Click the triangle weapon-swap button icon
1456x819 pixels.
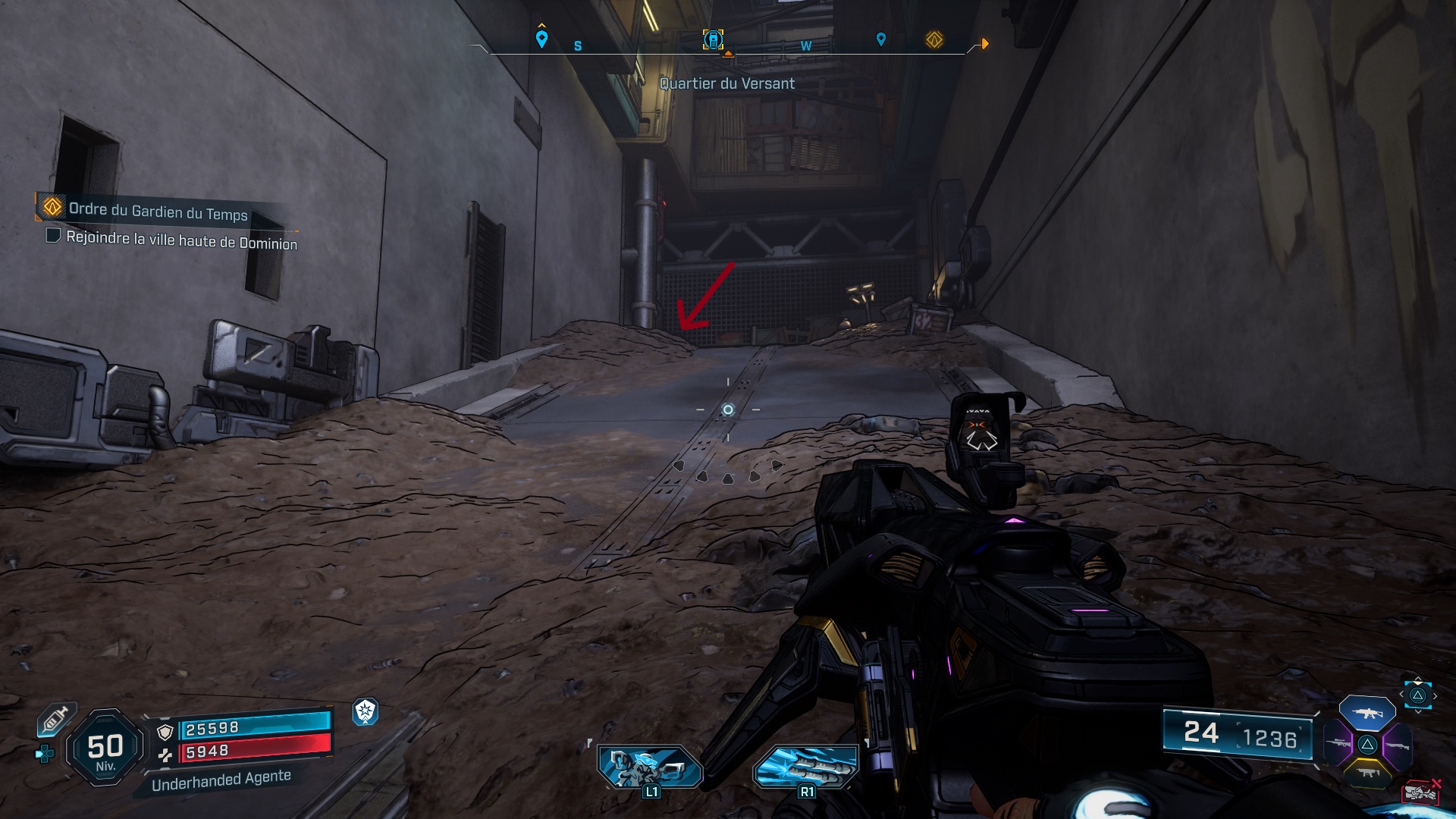pyautogui.click(x=1418, y=695)
